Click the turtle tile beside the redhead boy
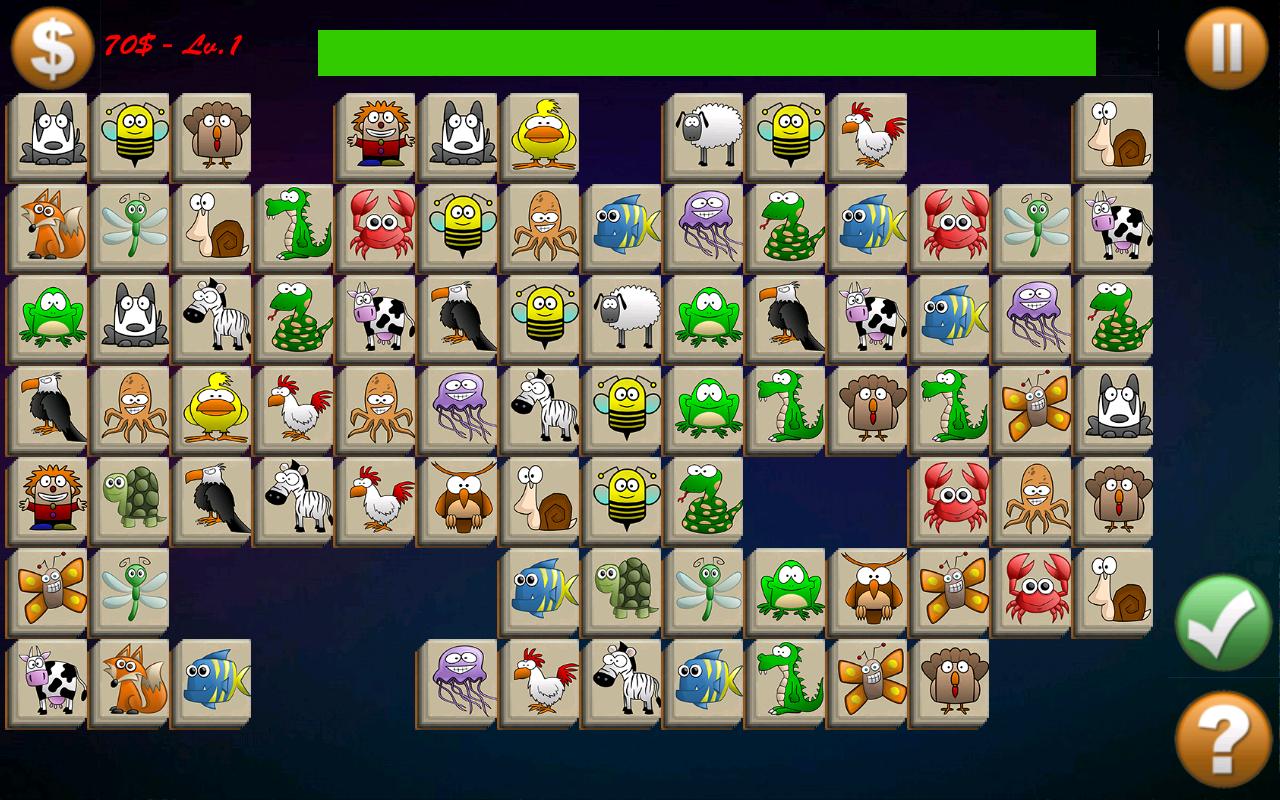The width and height of the screenshot is (1280, 800). 130,500
